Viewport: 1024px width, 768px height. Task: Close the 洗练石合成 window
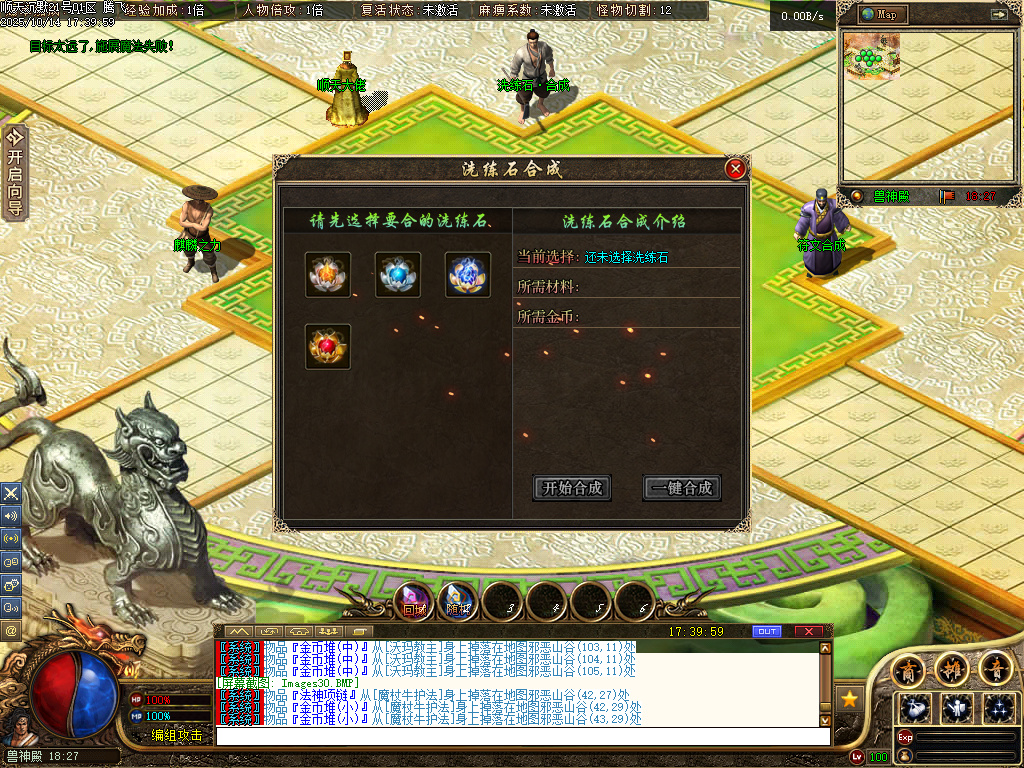tap(736, 169)
